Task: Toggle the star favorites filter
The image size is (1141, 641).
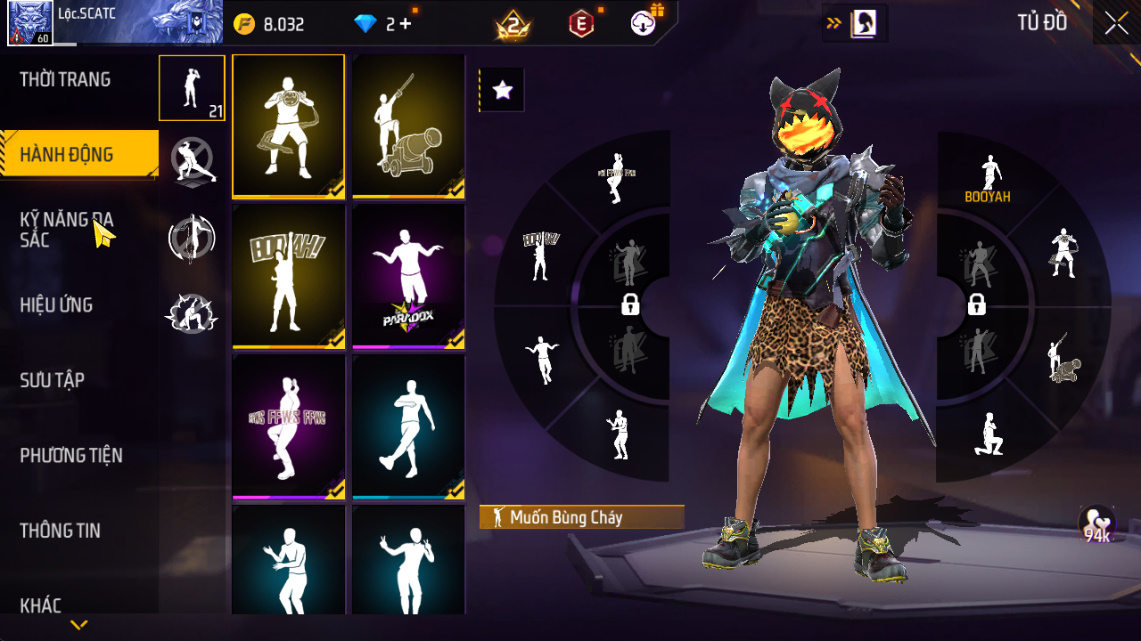Action: coord(502,91)
